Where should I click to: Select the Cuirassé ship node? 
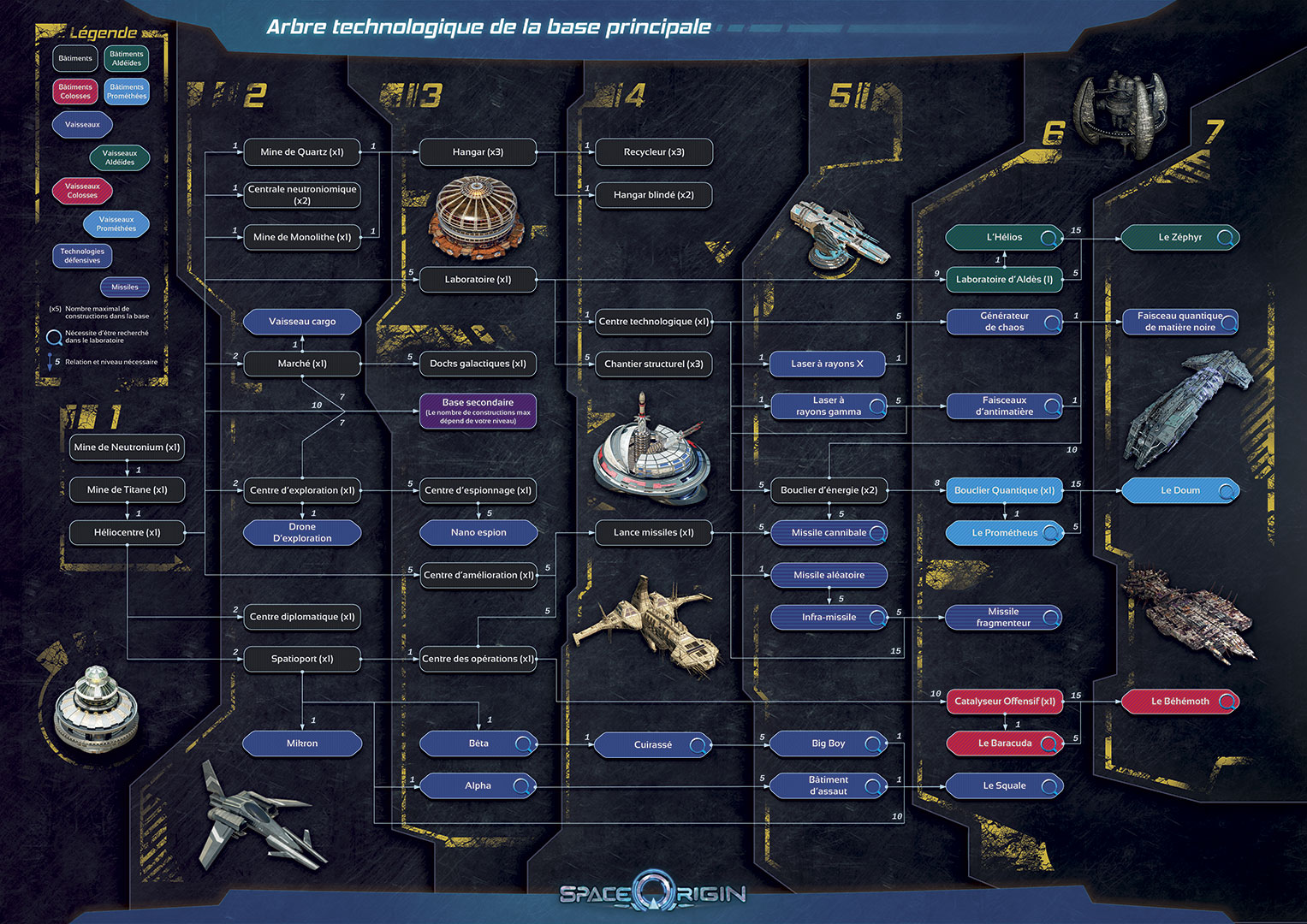tap(652, 745)
